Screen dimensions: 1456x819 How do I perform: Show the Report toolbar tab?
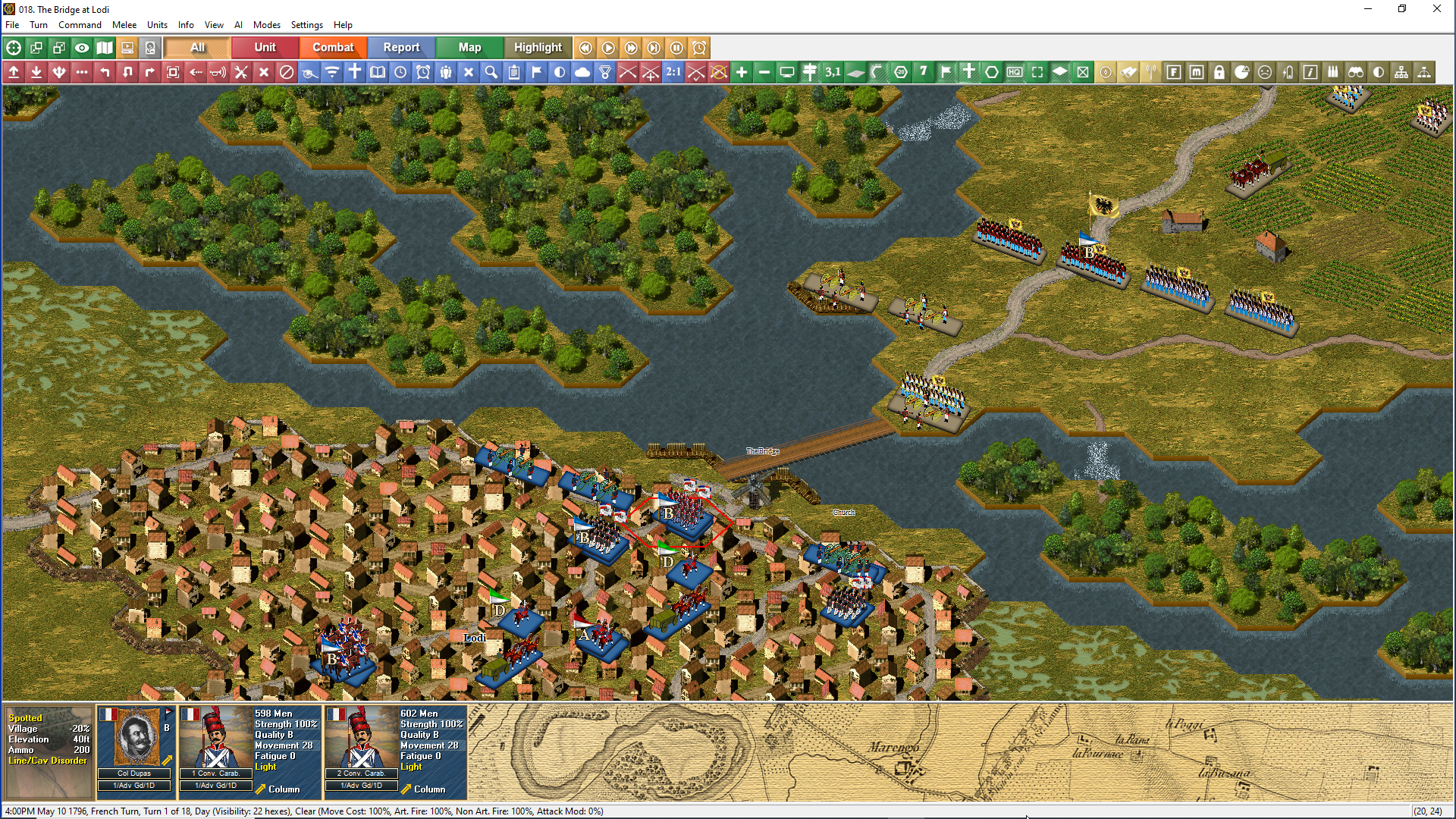[x=401, y=47]
